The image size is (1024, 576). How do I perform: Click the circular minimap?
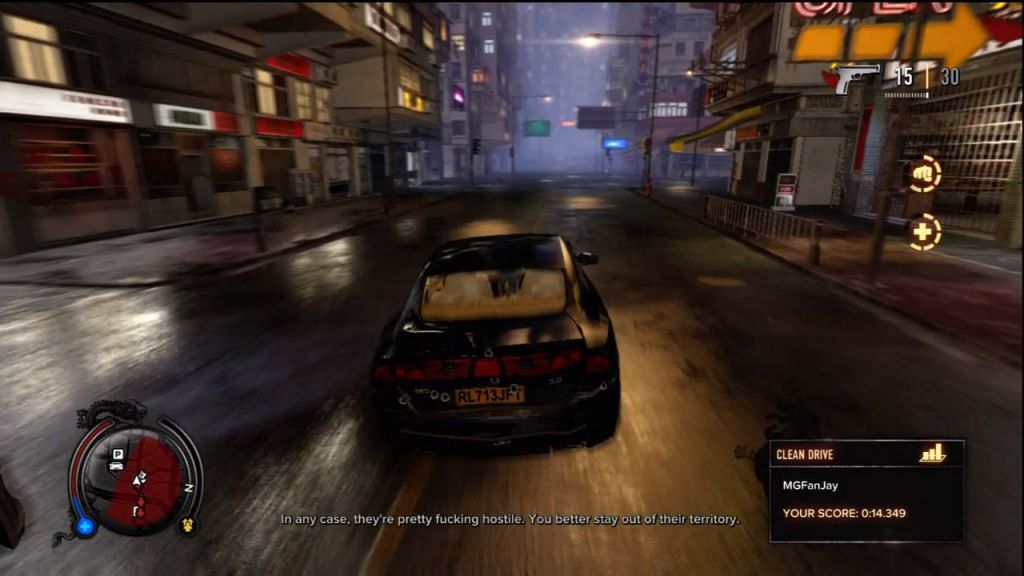click(x=136, y=477)
